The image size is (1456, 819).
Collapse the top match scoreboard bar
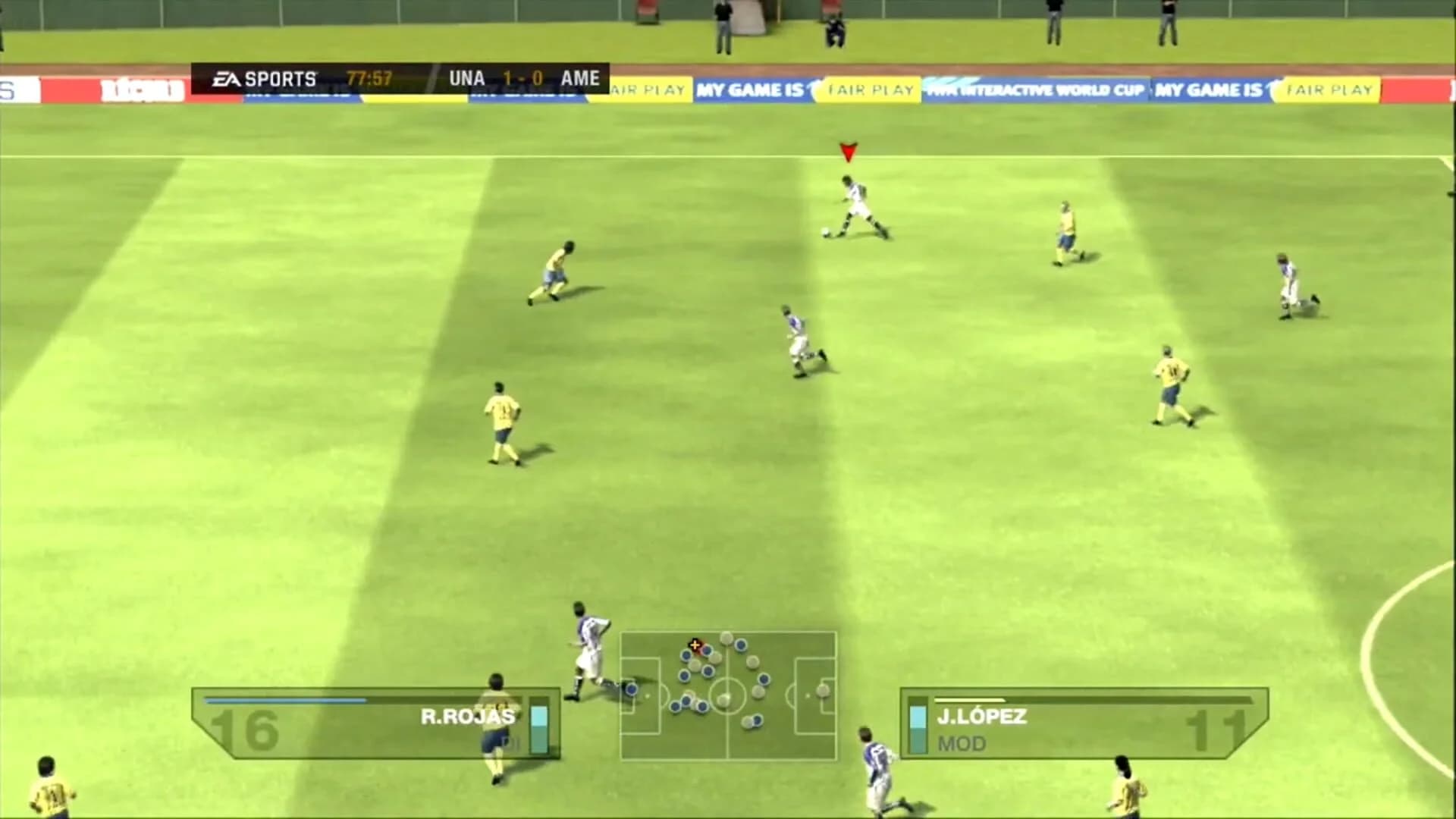(402, 76)
